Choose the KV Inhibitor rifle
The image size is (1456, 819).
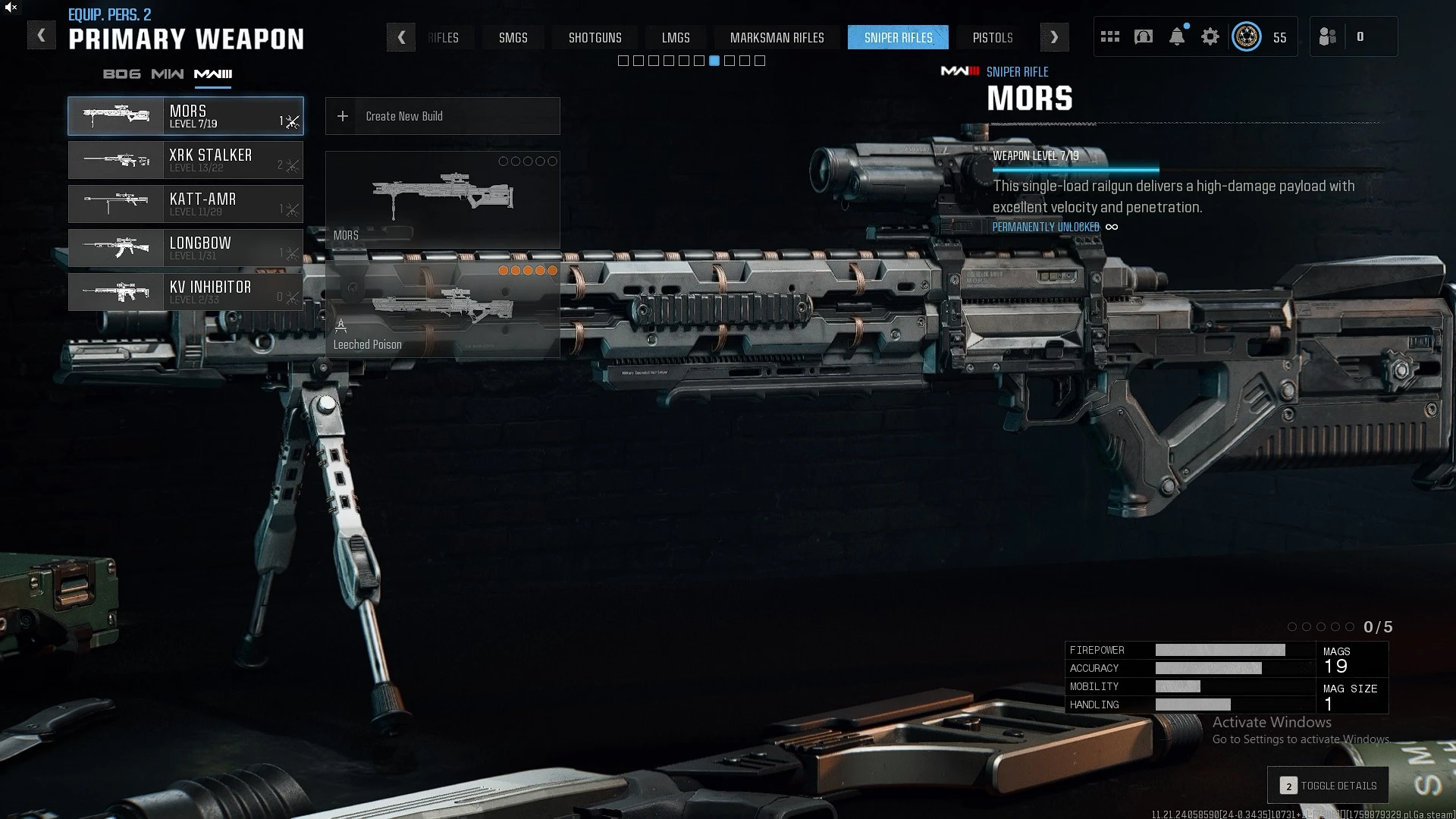(186, 292)
